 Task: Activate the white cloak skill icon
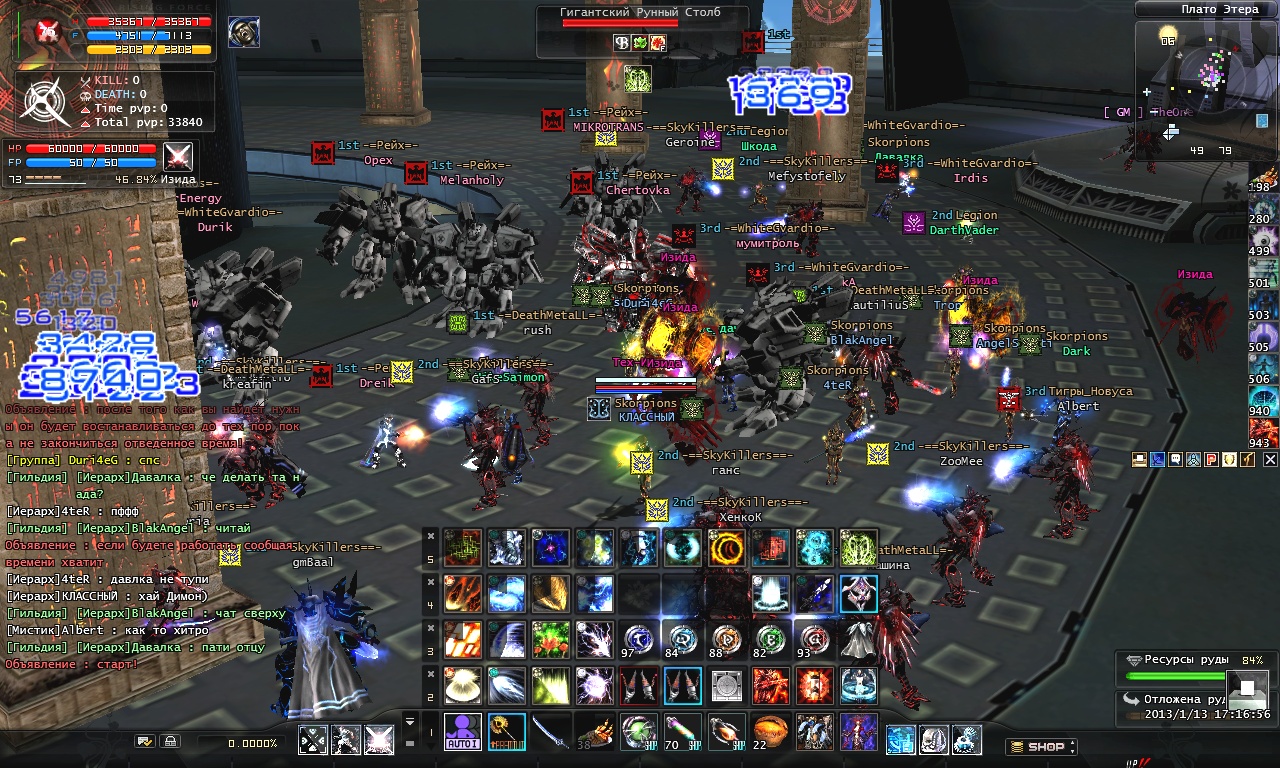pos(858,640)
